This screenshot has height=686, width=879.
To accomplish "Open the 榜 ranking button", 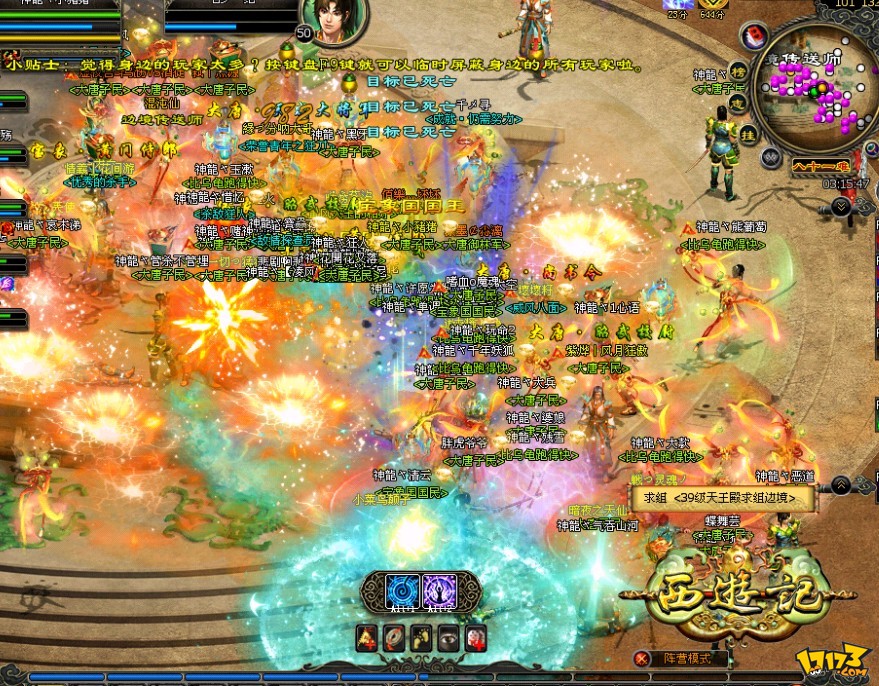I will (738, 72).
